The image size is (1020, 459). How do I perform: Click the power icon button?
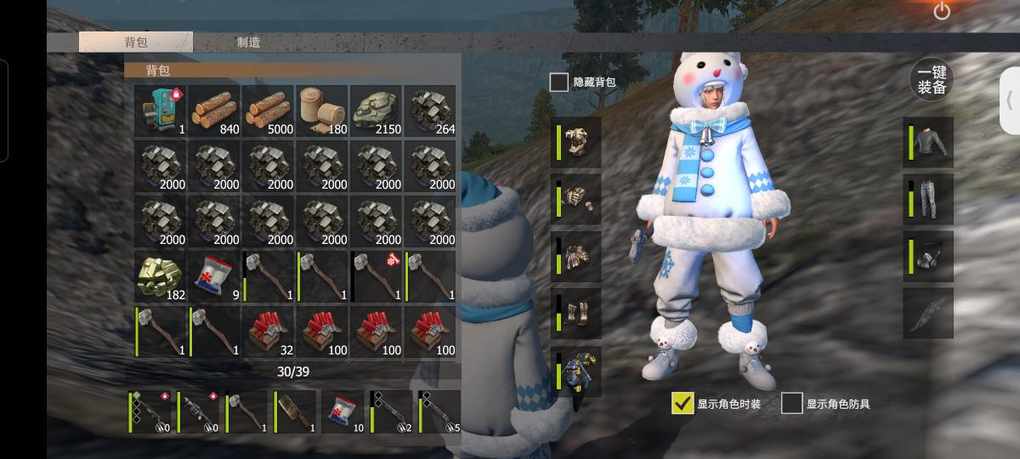click(x=942, y=11)
